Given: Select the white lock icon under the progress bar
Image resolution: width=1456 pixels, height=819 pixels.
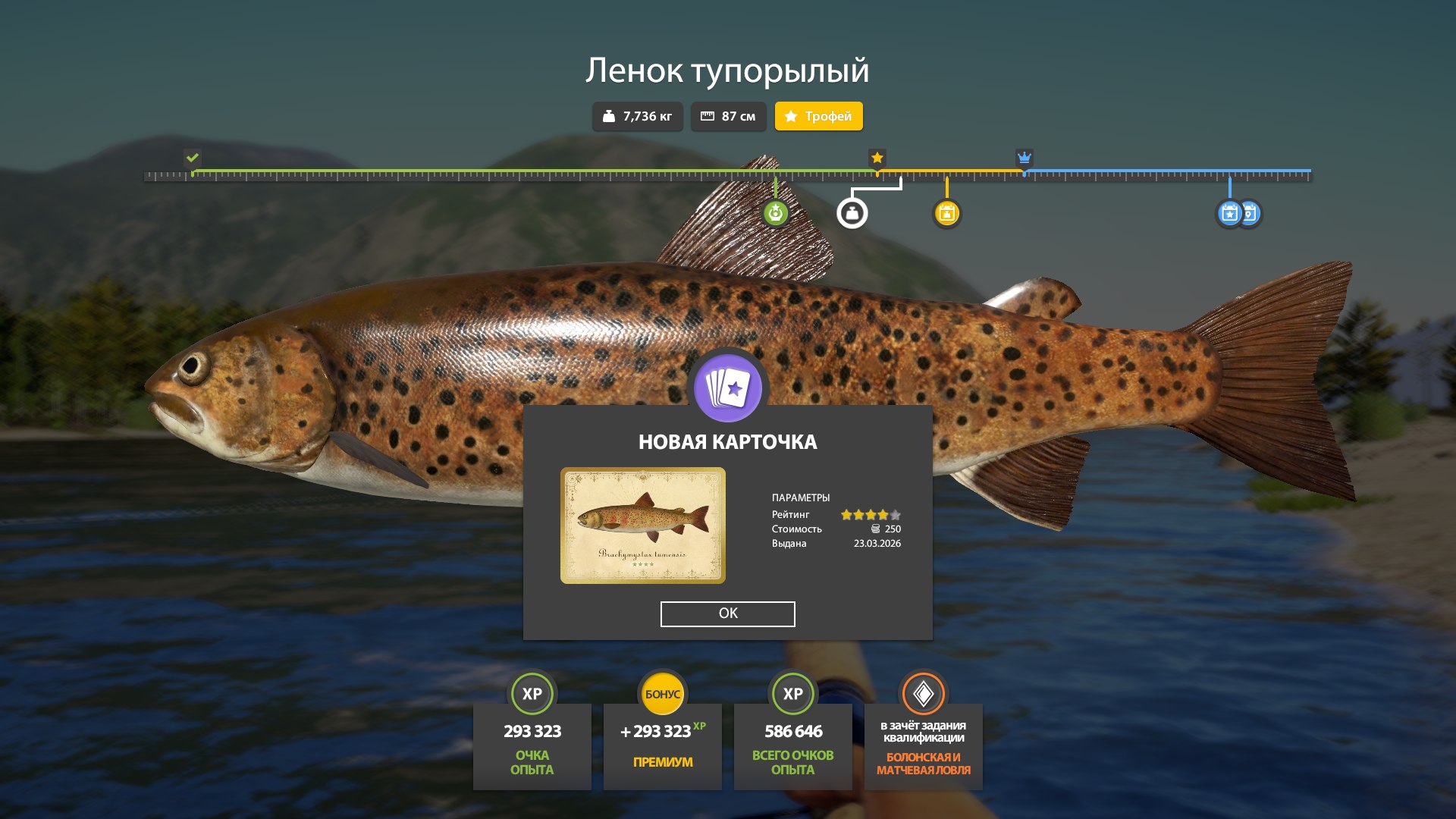Looking at the screenshot, I should 852,213.
